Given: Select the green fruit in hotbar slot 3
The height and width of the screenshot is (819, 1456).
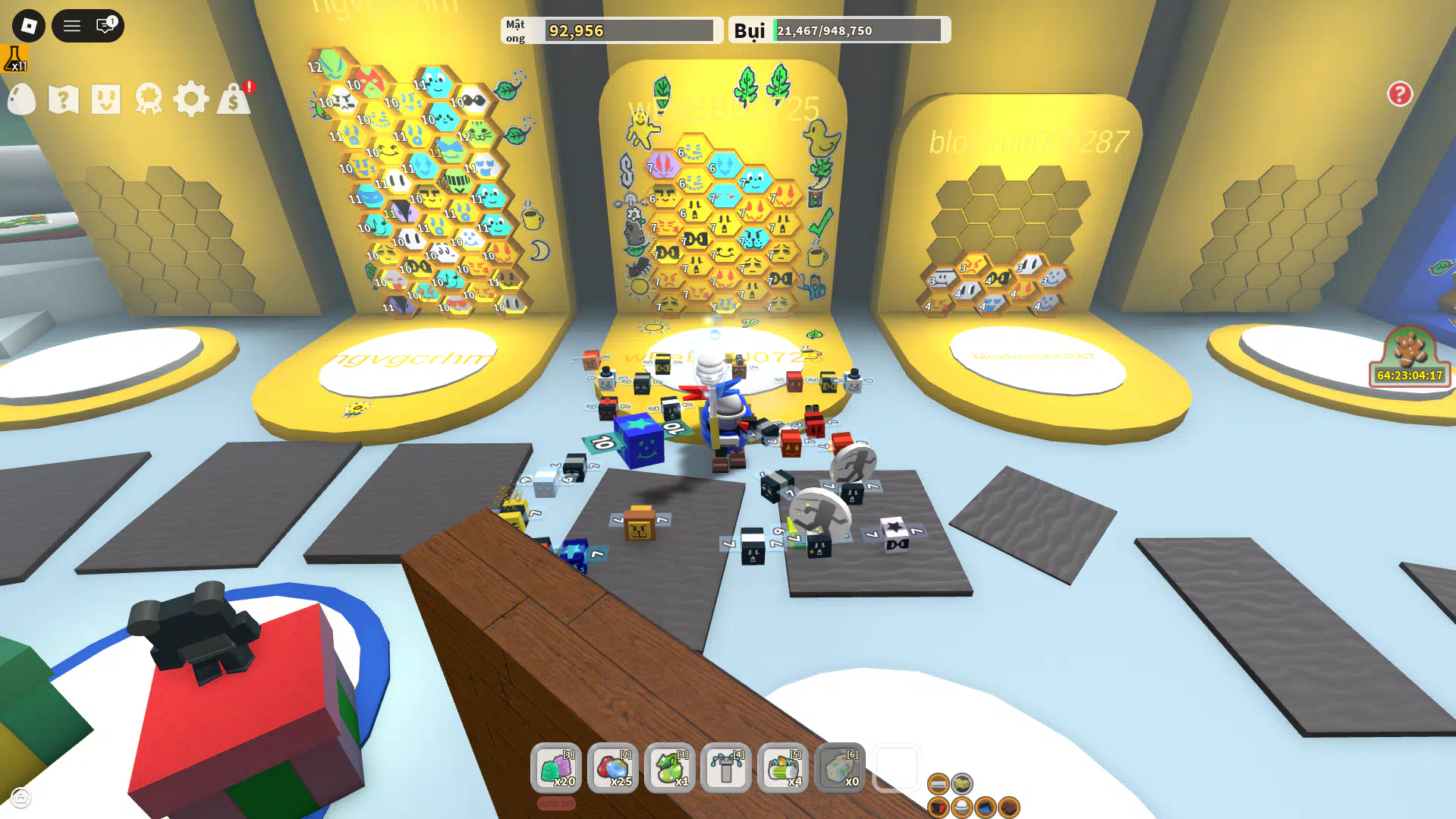Looking at the screenshot, I should tap(670, 768).
